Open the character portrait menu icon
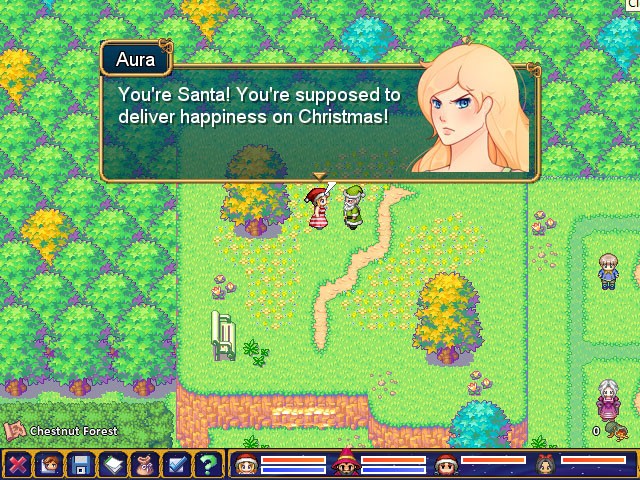The image size is (640, 480). (49, 464)
